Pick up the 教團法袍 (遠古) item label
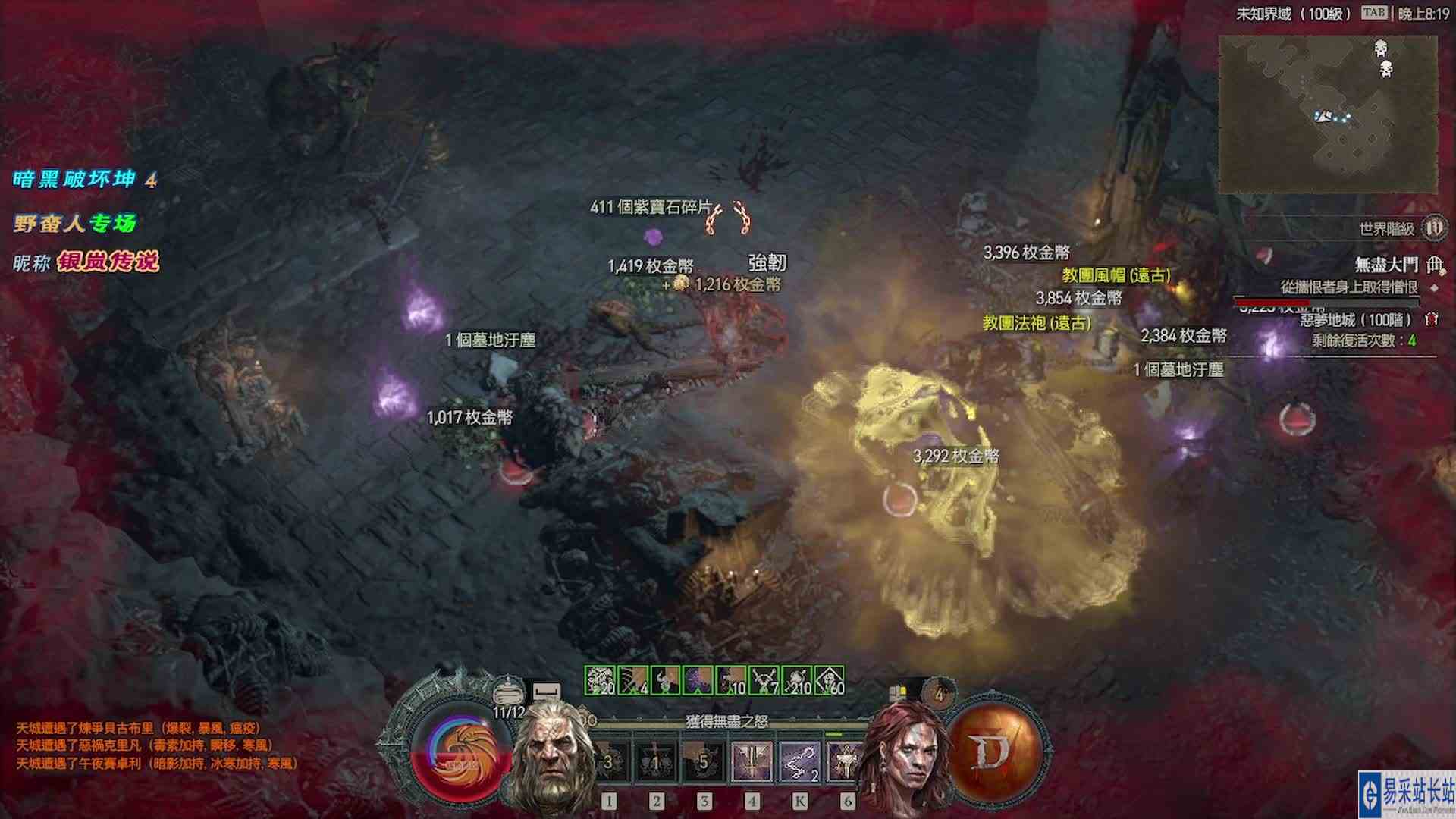Screen dimensions: 1456x819 [x=1037, y=324]
